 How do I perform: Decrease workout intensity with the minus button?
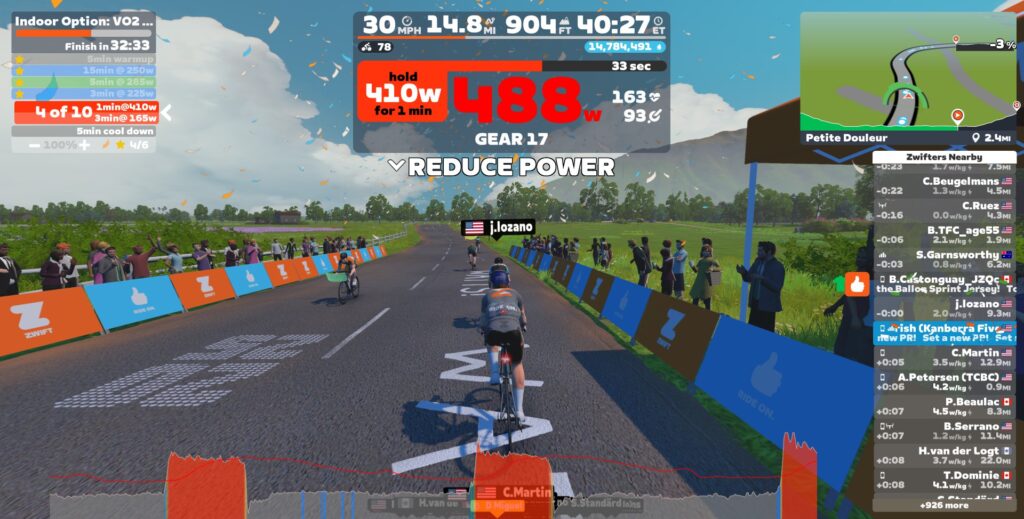[x=35, y=145]
